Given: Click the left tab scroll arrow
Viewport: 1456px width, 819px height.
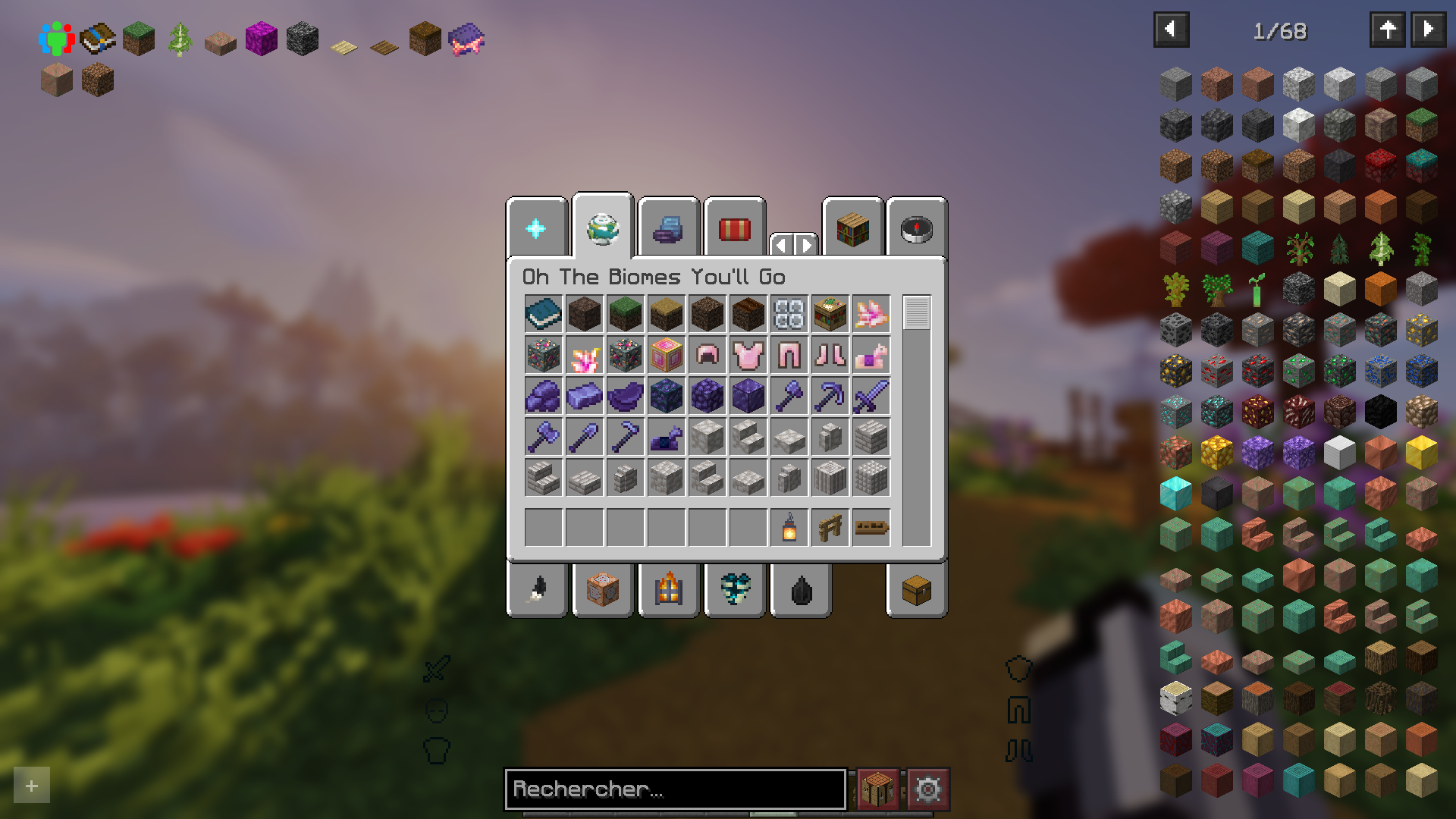Looking at the screenshot, I should pyautogui.click(x=783, y=245).
